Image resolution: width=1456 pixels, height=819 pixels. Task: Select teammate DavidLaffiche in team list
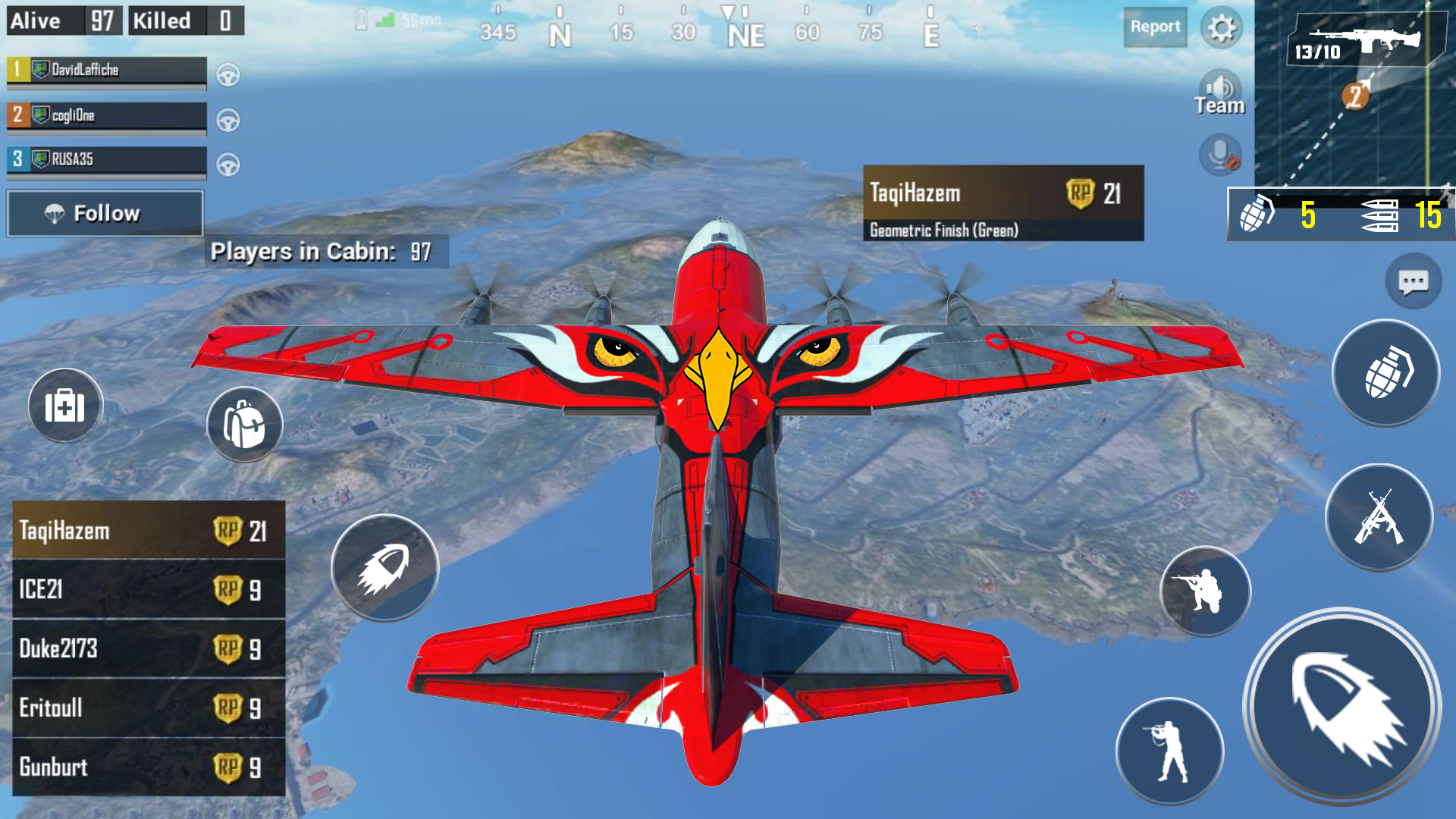pos(106,71)
